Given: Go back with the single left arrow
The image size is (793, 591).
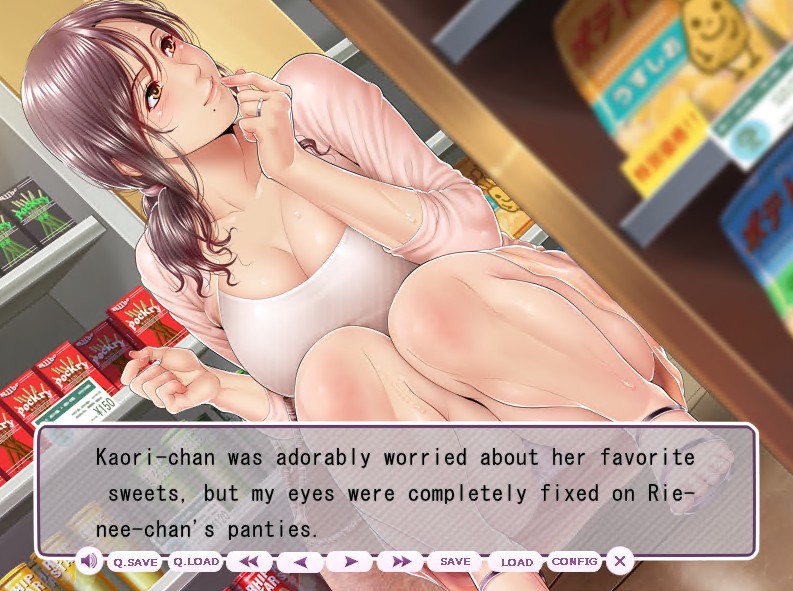Looking at the screenshot, I should click(300, 562).
